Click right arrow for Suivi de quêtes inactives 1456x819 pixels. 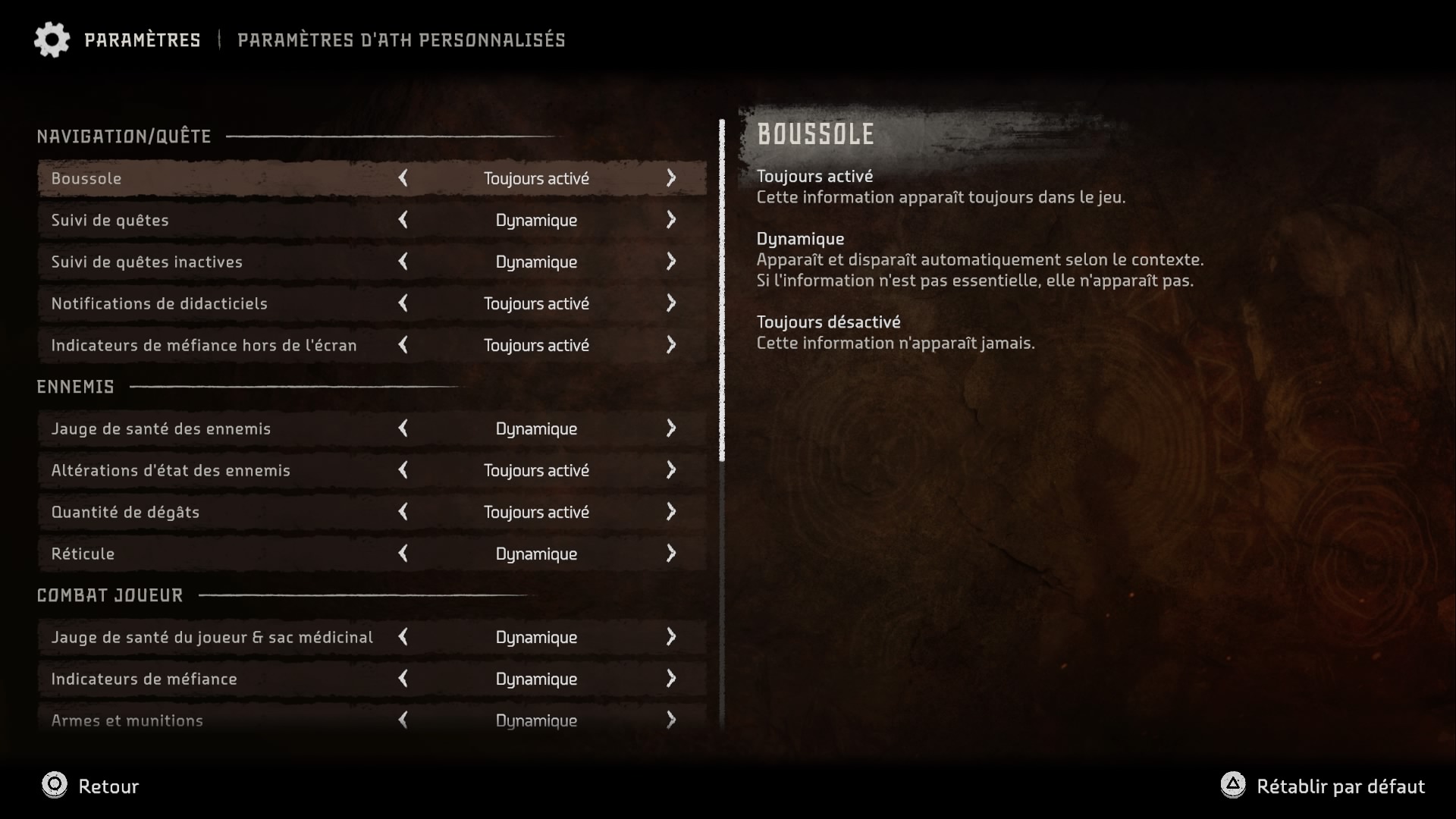tap(670, 262)
